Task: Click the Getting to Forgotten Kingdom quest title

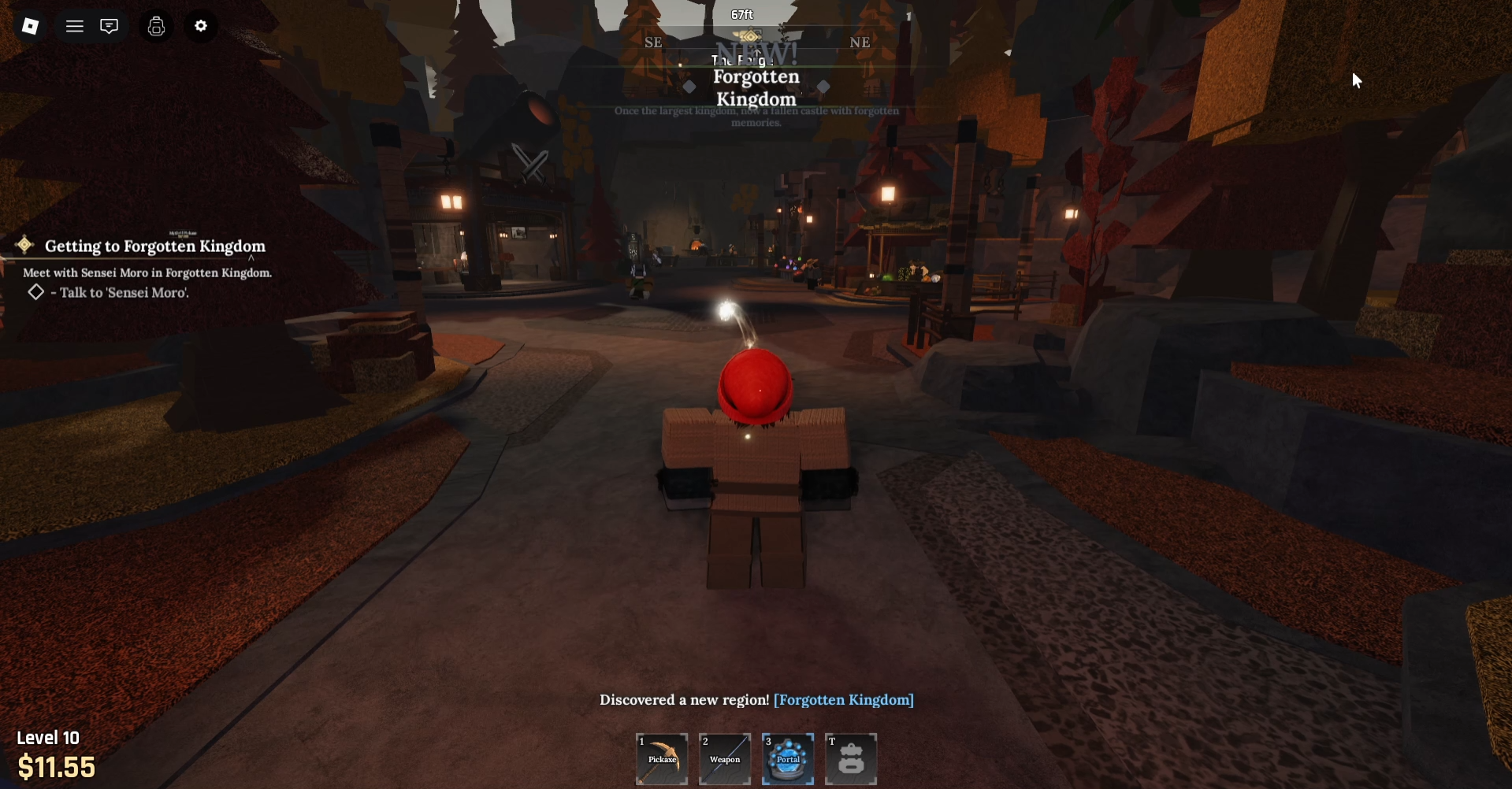Action: coord(154,246)
